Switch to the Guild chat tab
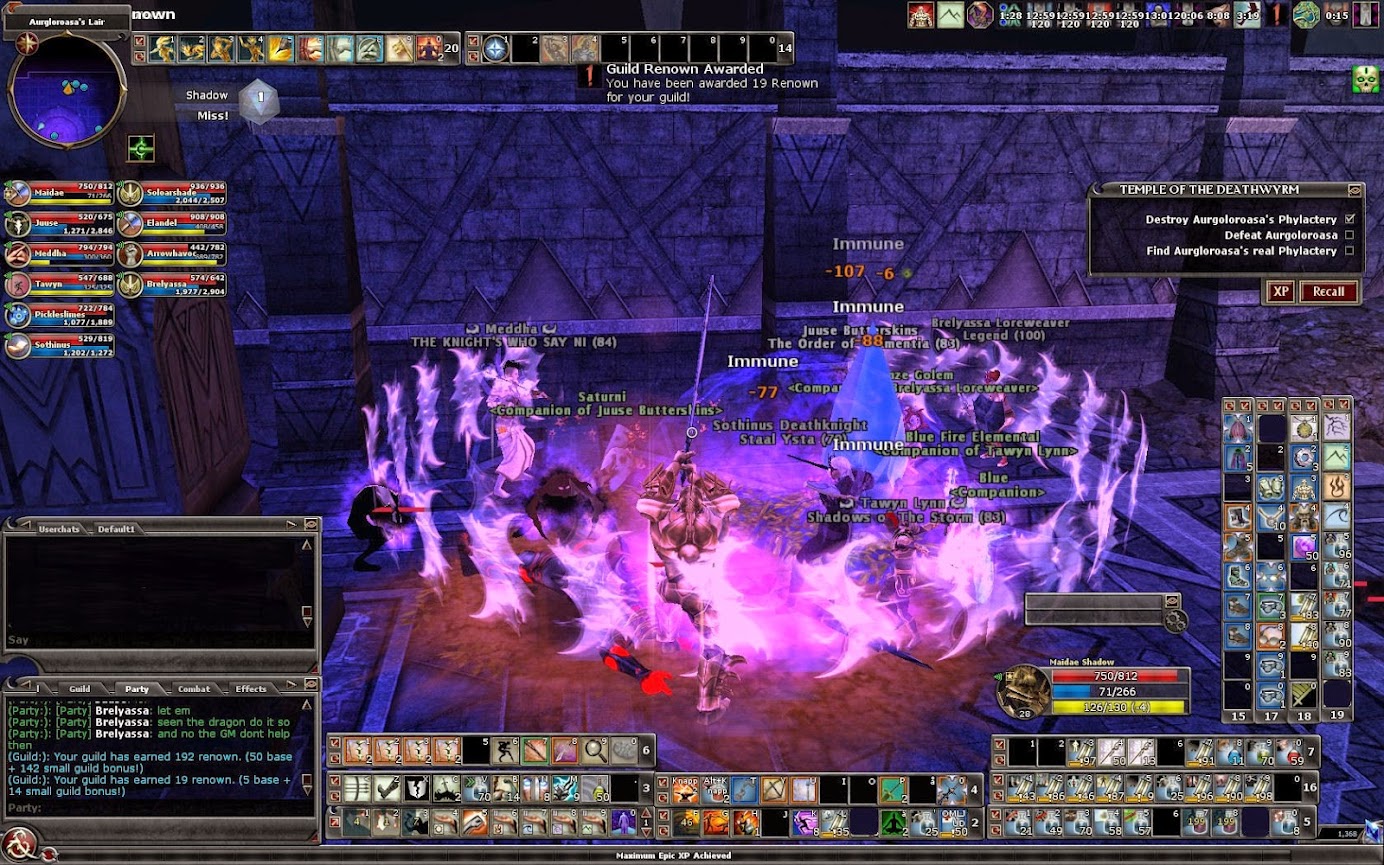Viewport: 1384px width, 865px height. tap(79, 688)
